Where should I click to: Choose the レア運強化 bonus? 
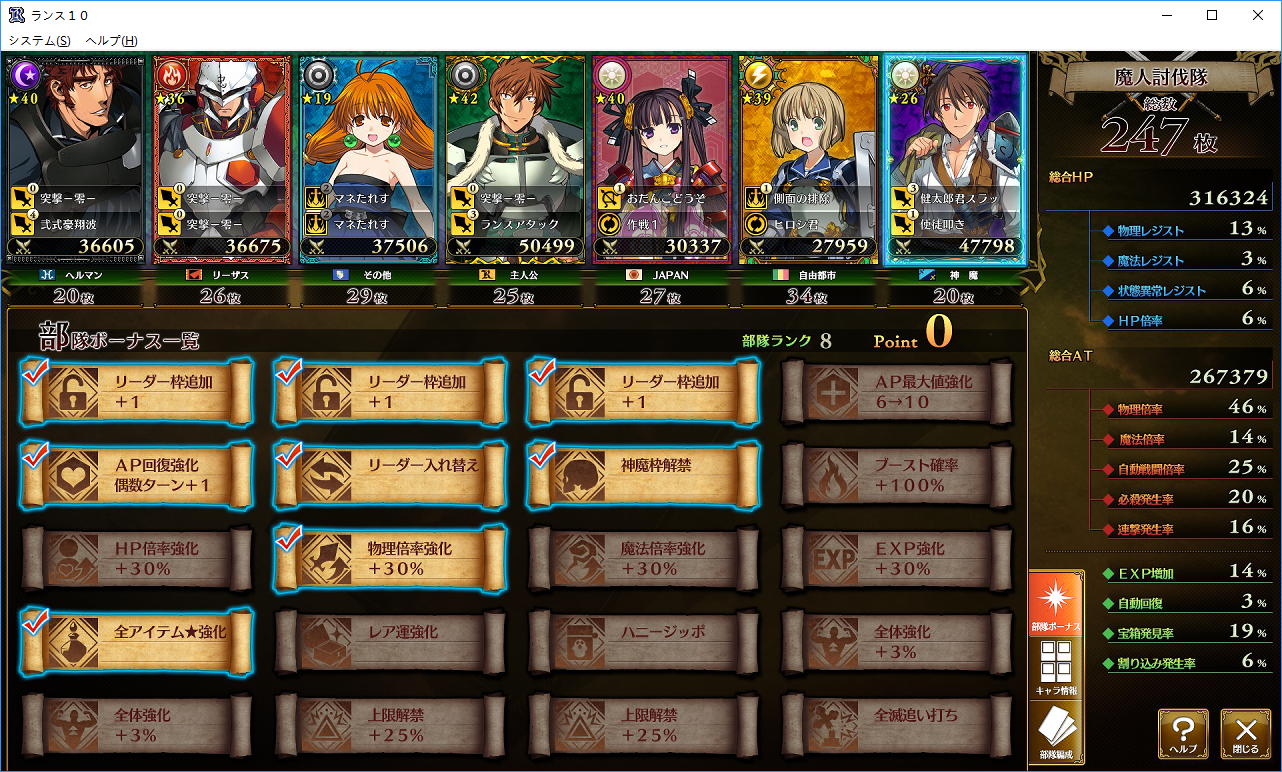[x=390, y=641]
